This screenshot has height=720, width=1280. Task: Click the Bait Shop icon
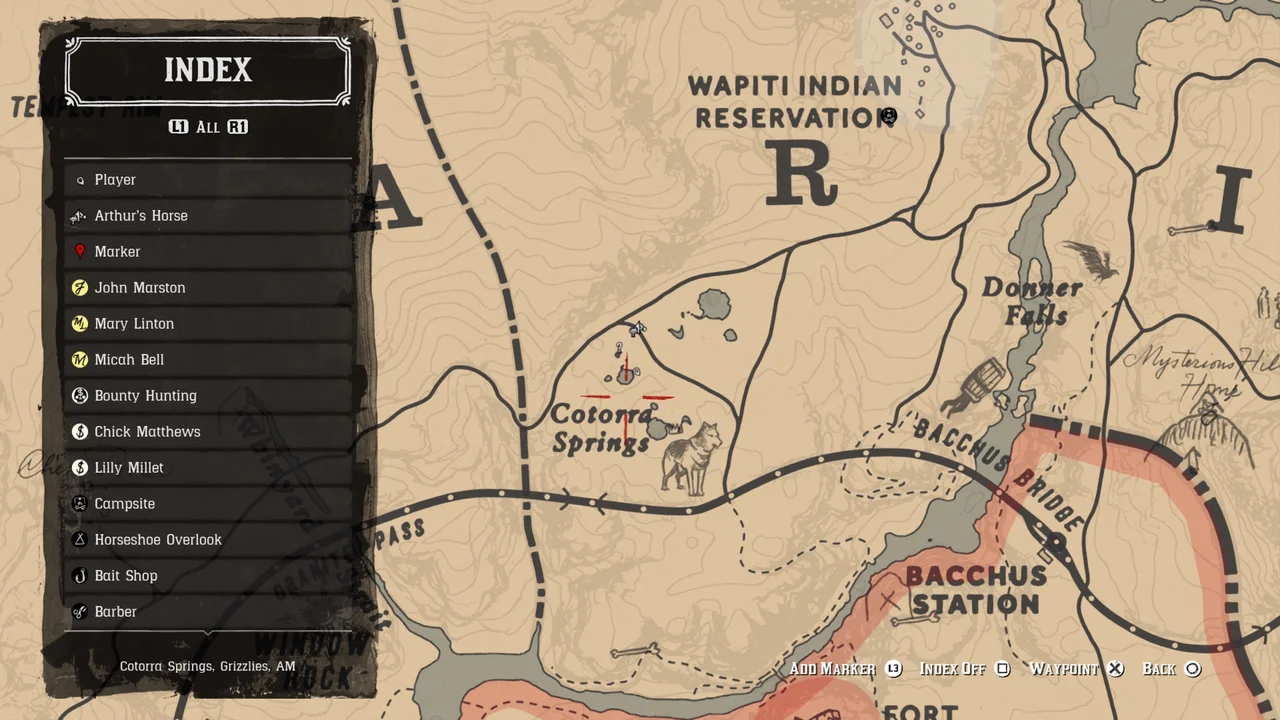80,575
